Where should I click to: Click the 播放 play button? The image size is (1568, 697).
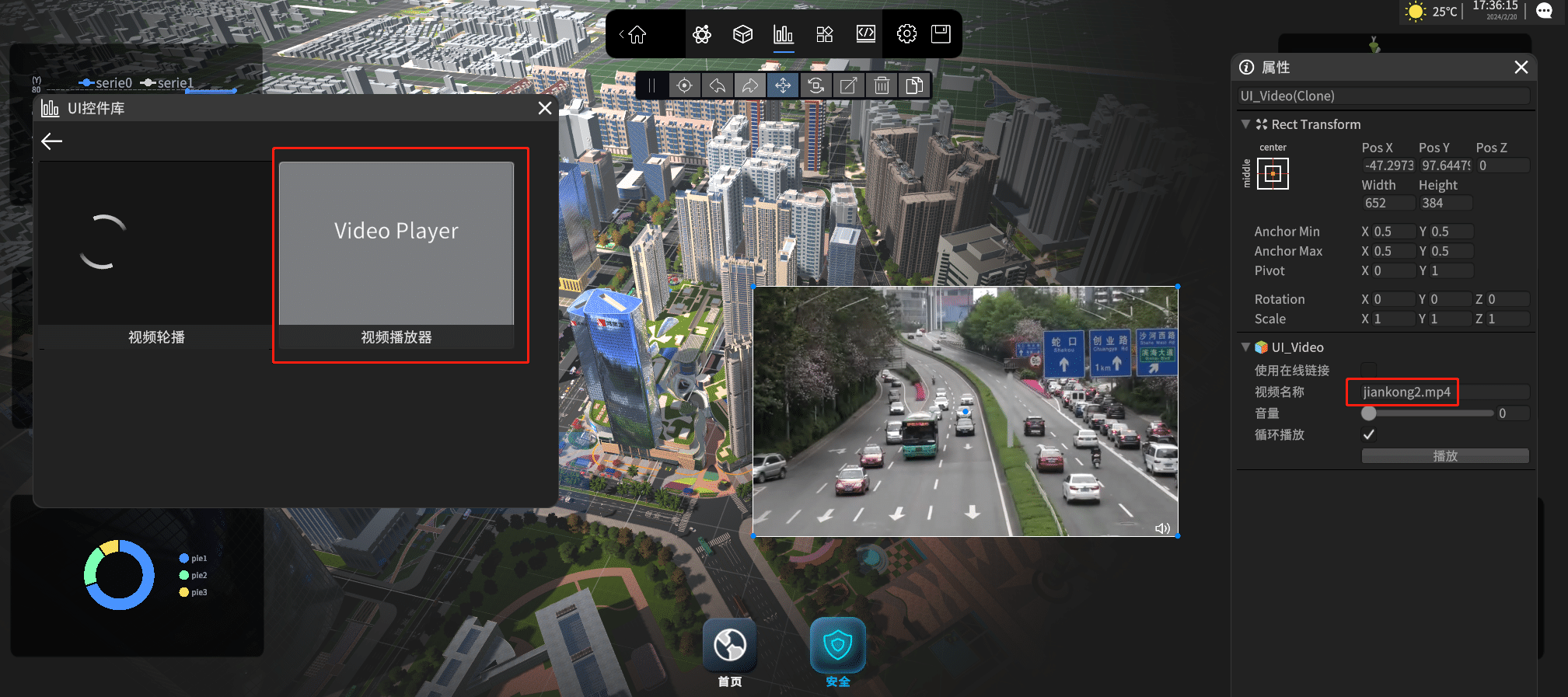tap(1444, 456)
